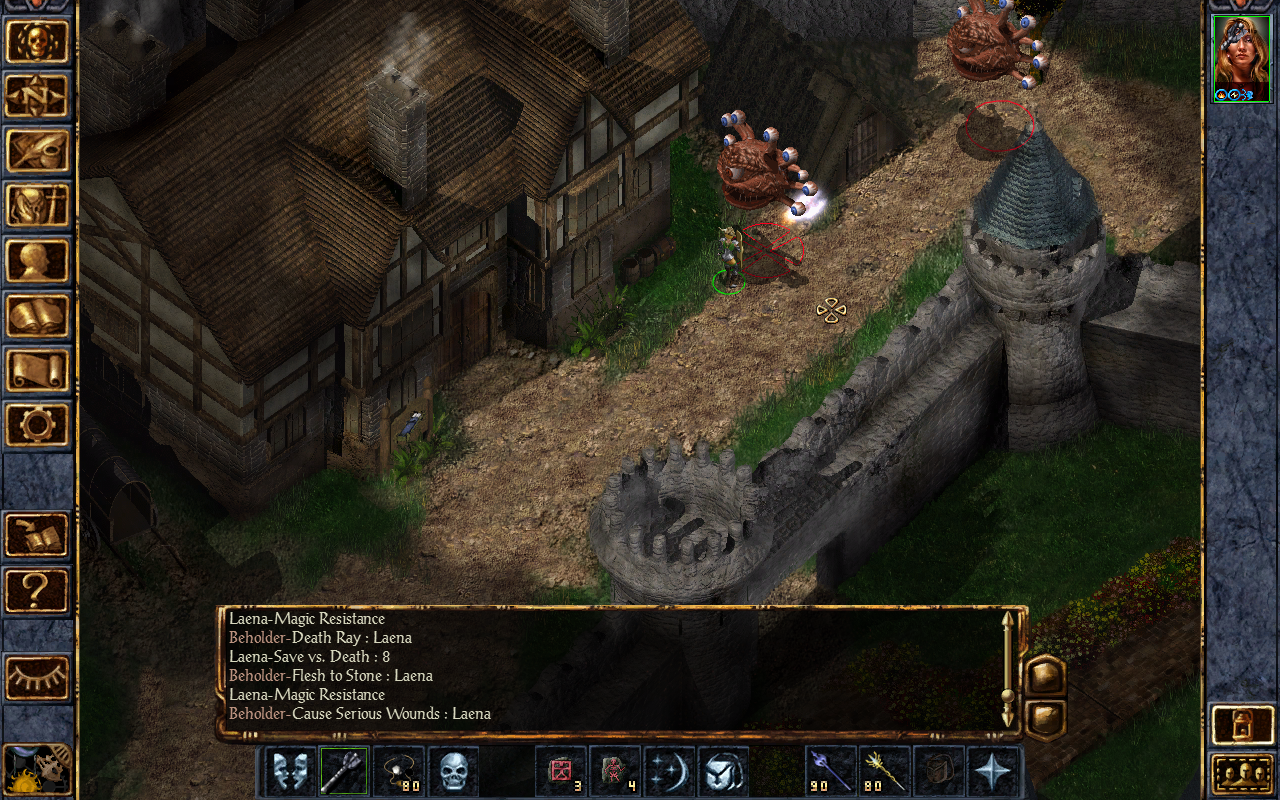Open the scroll icon in the sidebar

(38, 370)
